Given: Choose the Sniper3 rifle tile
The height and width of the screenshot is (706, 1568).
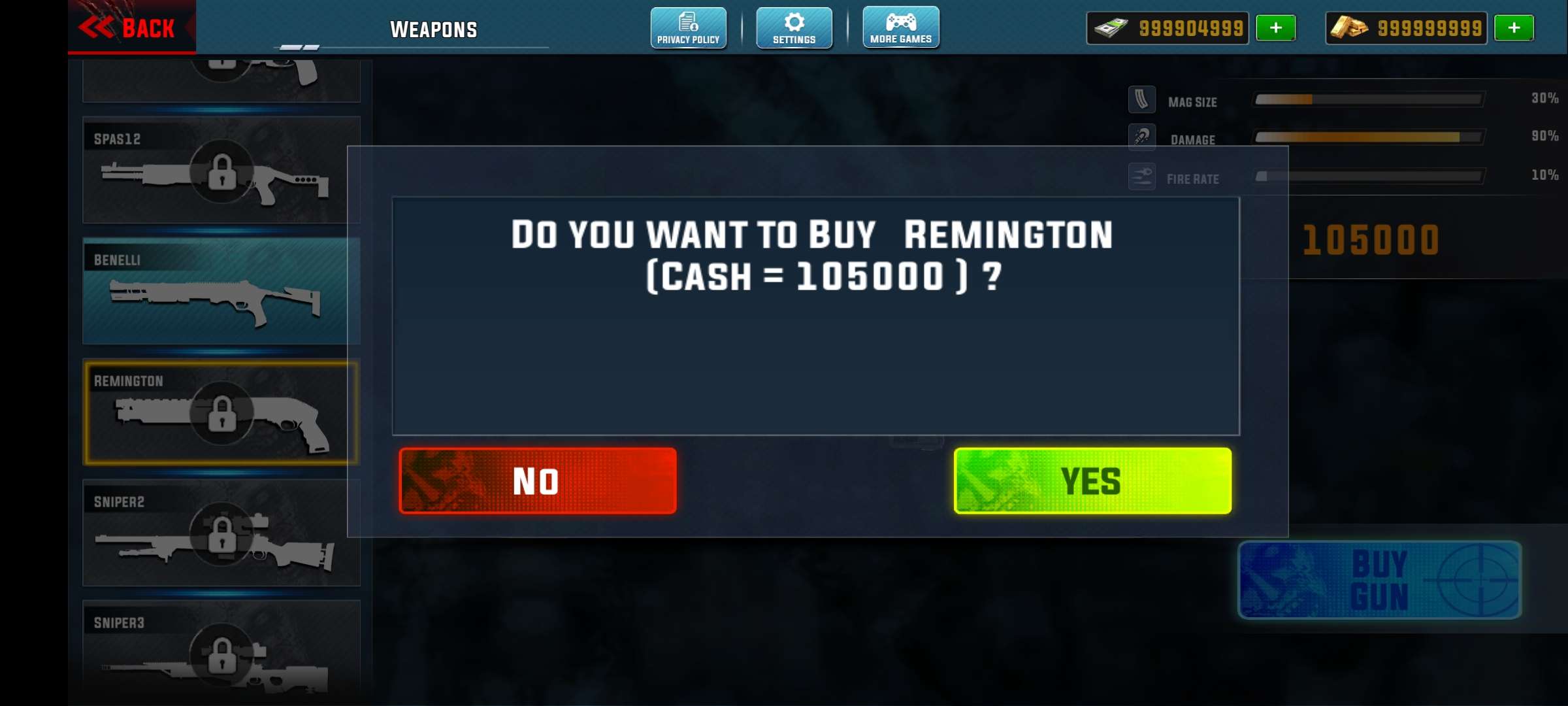Looking at the screenshot, I should (x=221, y=650).
